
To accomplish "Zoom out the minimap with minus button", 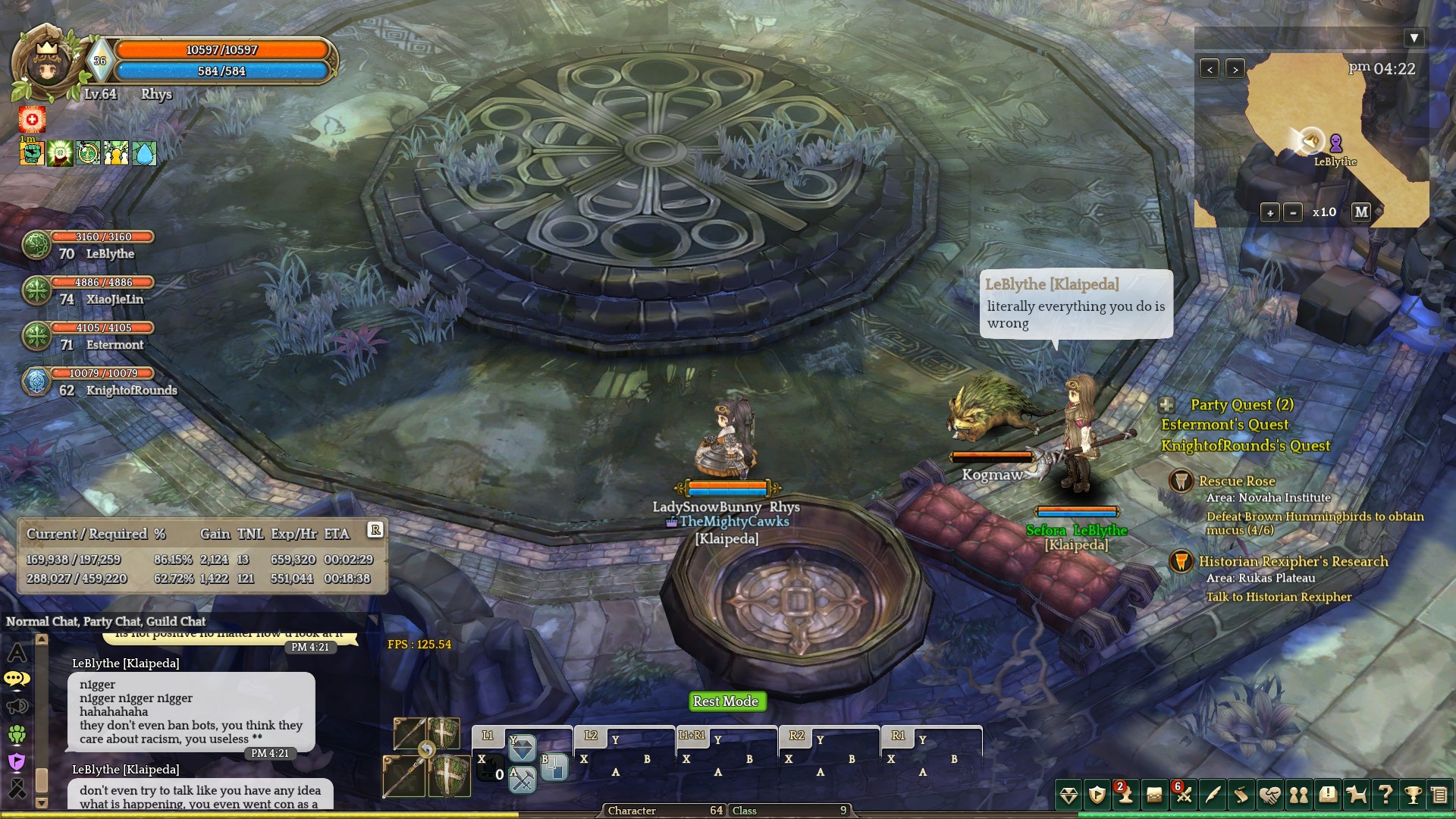I will pos(1294,213).
